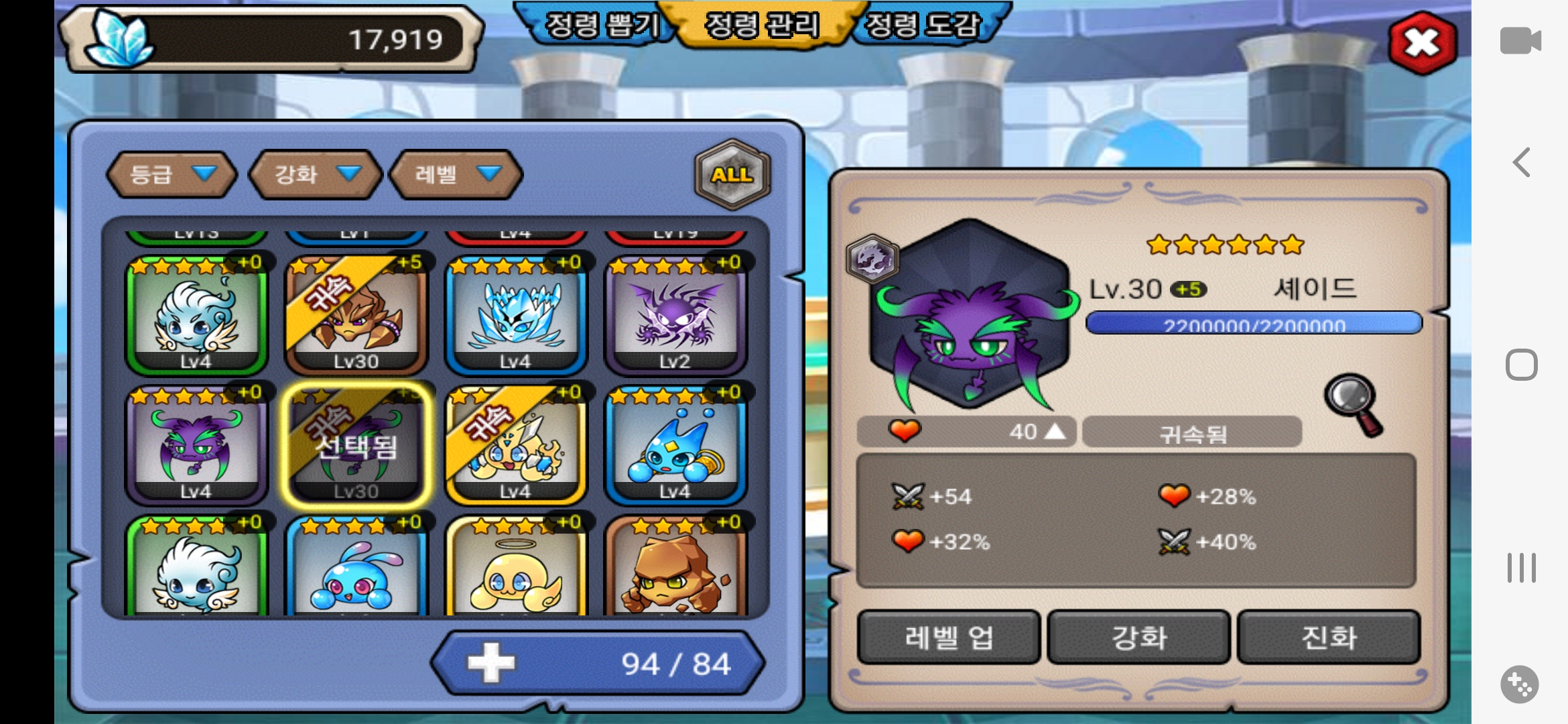This screenshot has height=724, width=1568.
Task: Open the 레벨 sort dropdown
Action: point(456,174)
